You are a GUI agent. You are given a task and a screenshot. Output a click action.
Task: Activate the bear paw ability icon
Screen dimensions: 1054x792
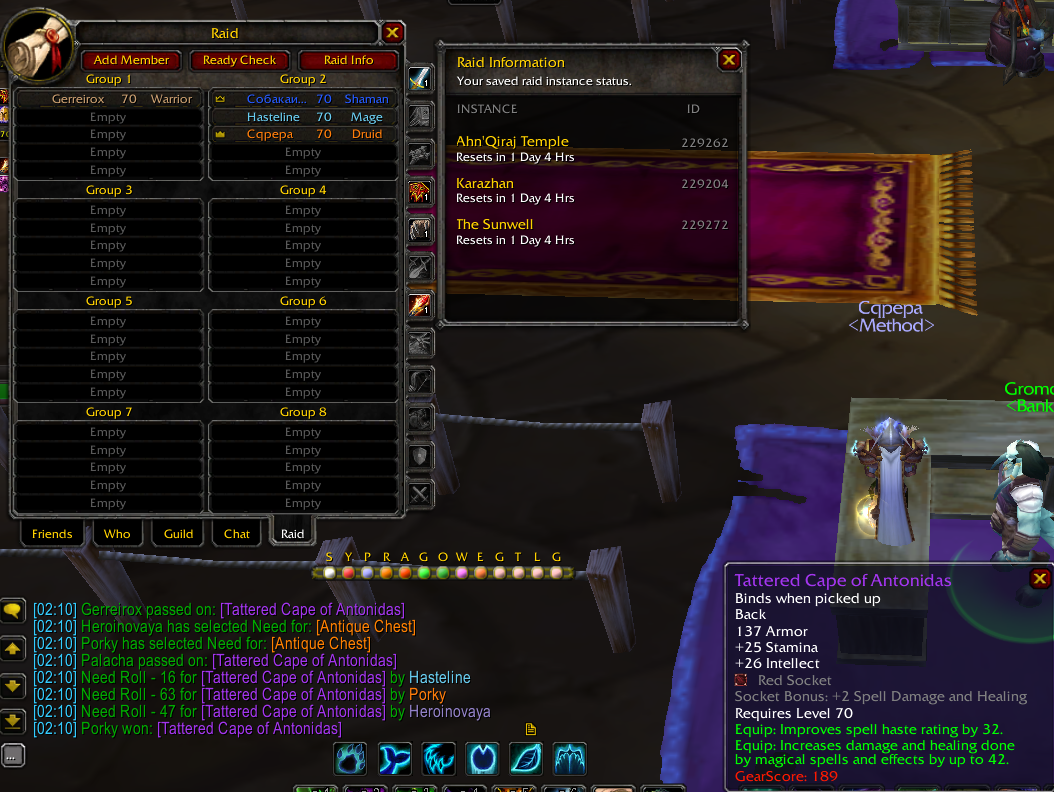click(x=351, y=759)
